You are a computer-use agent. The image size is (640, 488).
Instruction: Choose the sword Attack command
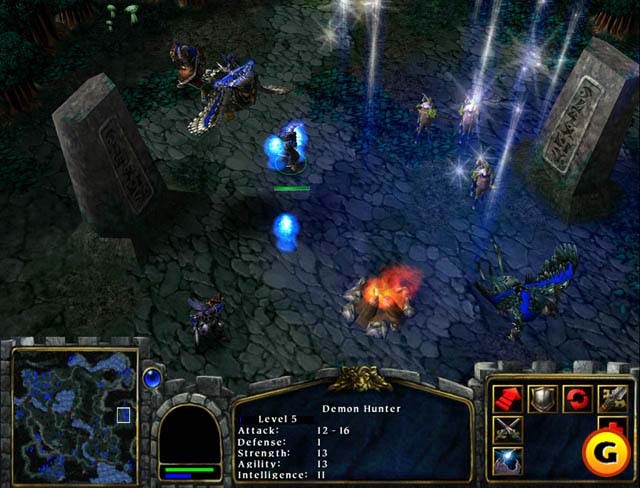[x=611, y=399]
